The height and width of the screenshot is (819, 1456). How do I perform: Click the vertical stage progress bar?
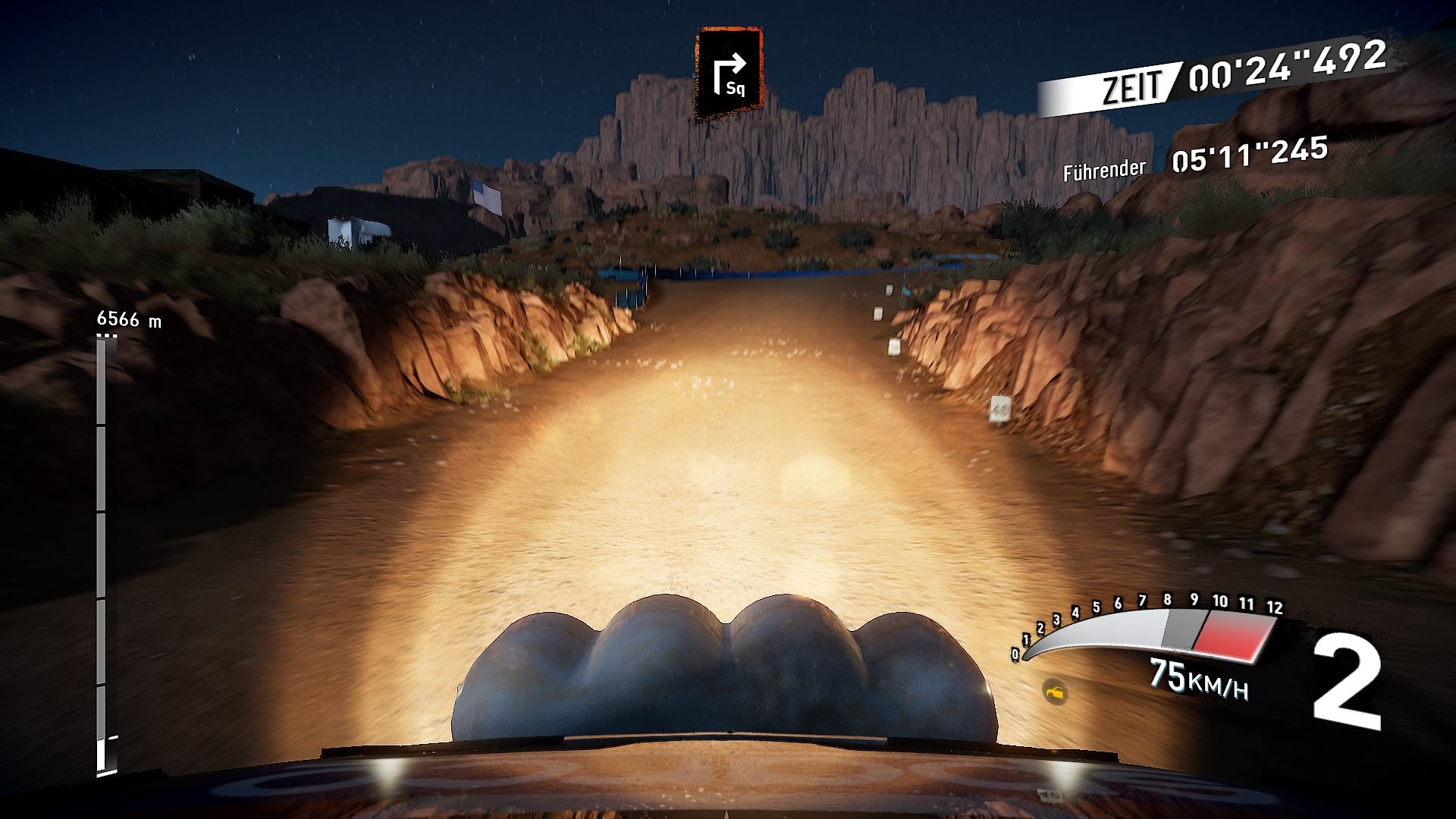102,555
